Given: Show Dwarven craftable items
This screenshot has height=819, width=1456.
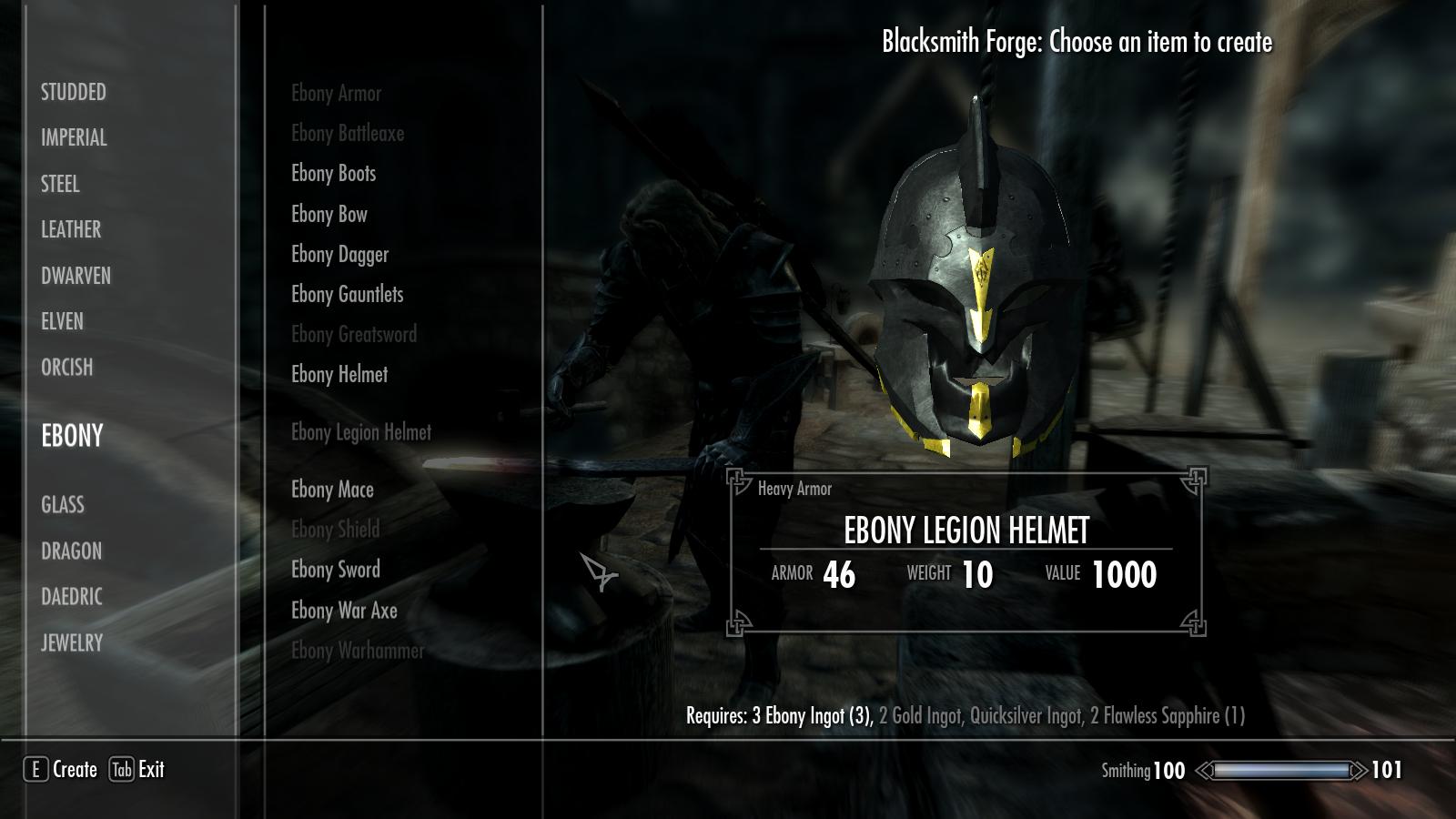Looking at the screenshot, I should [x=76, y=276].
